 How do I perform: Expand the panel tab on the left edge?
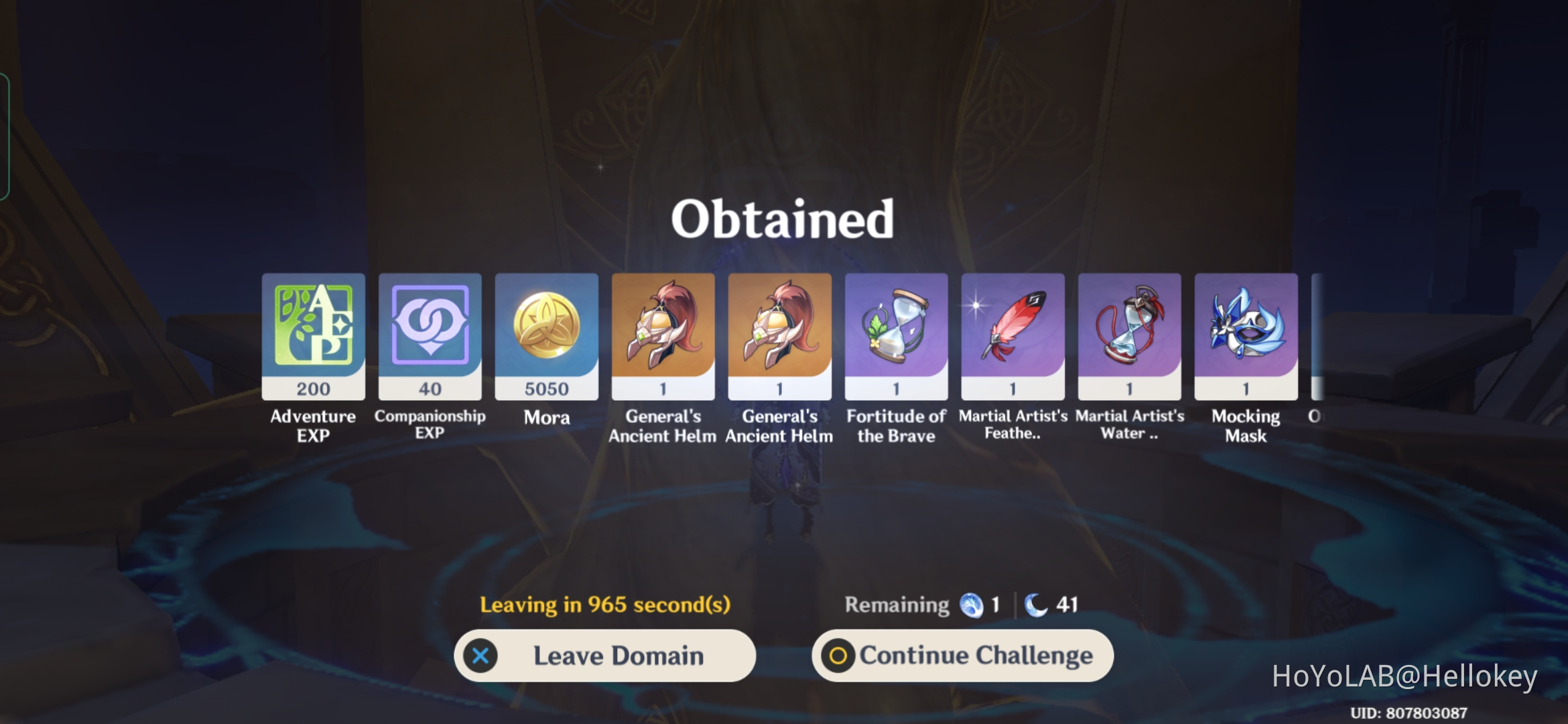pos(5,134)
